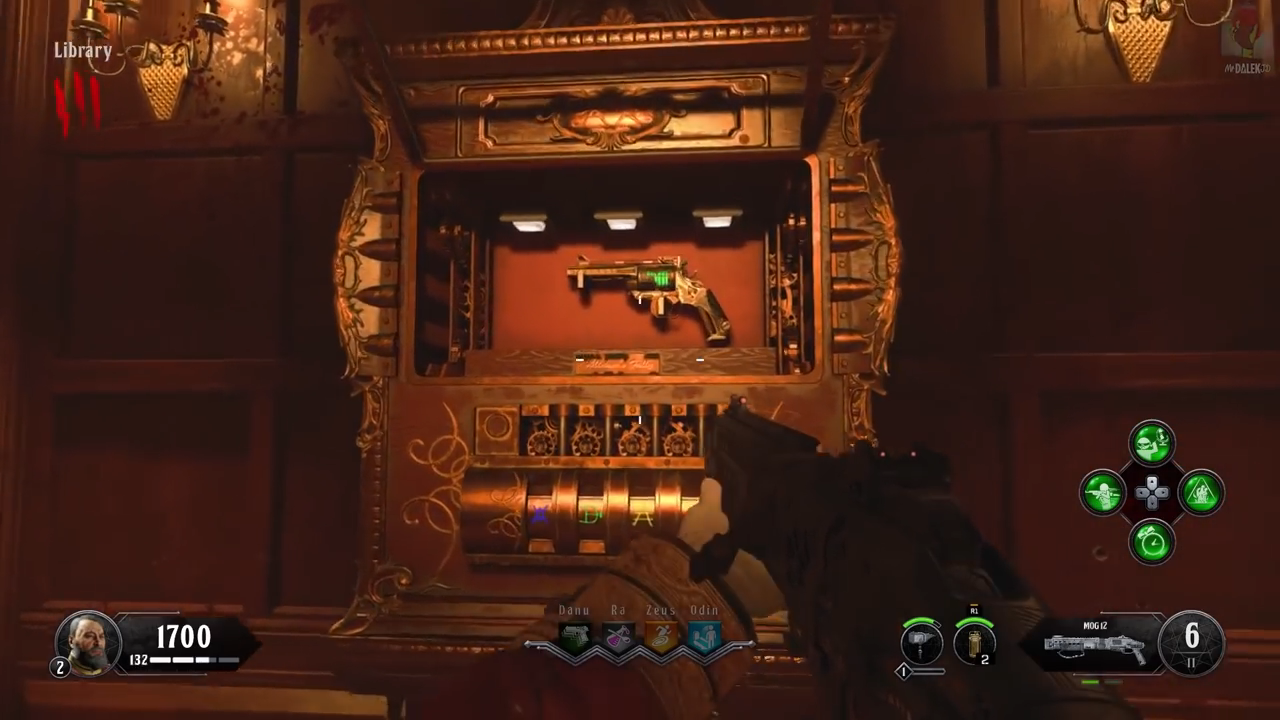The width and height of the screenshot is (1280, 720).
Task: Select the Danu pistol perk icon
Action: pyautogui.click(x=574, y=637)
